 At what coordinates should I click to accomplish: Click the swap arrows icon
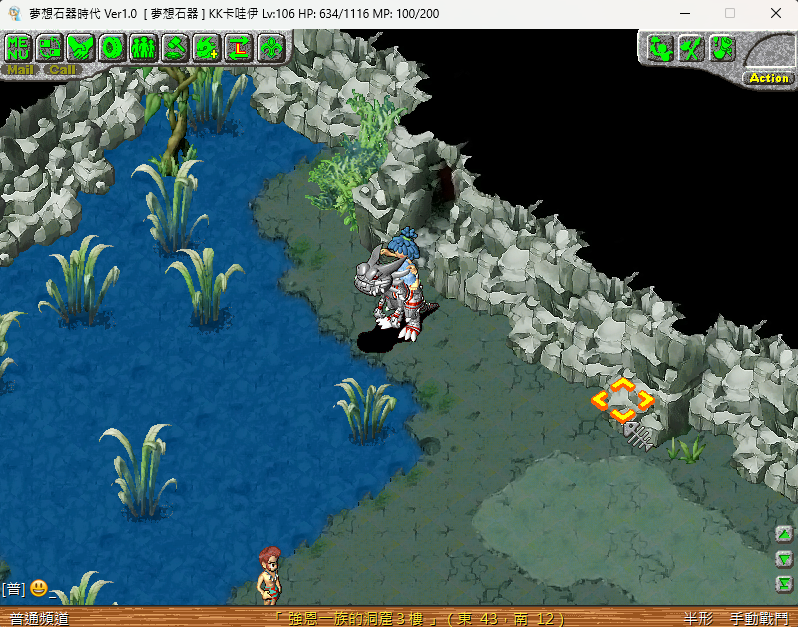[238, 47]
